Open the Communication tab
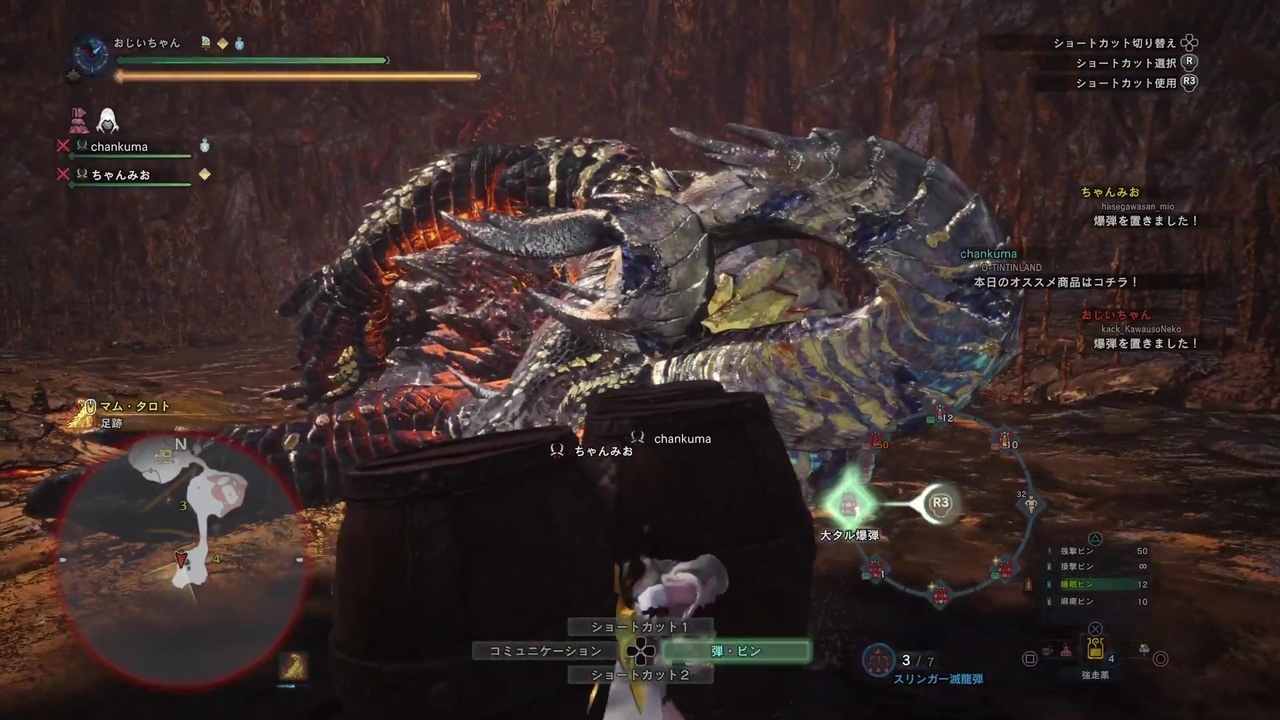Viewport: 1280px width, 720px height. click(x=546, y=651)
